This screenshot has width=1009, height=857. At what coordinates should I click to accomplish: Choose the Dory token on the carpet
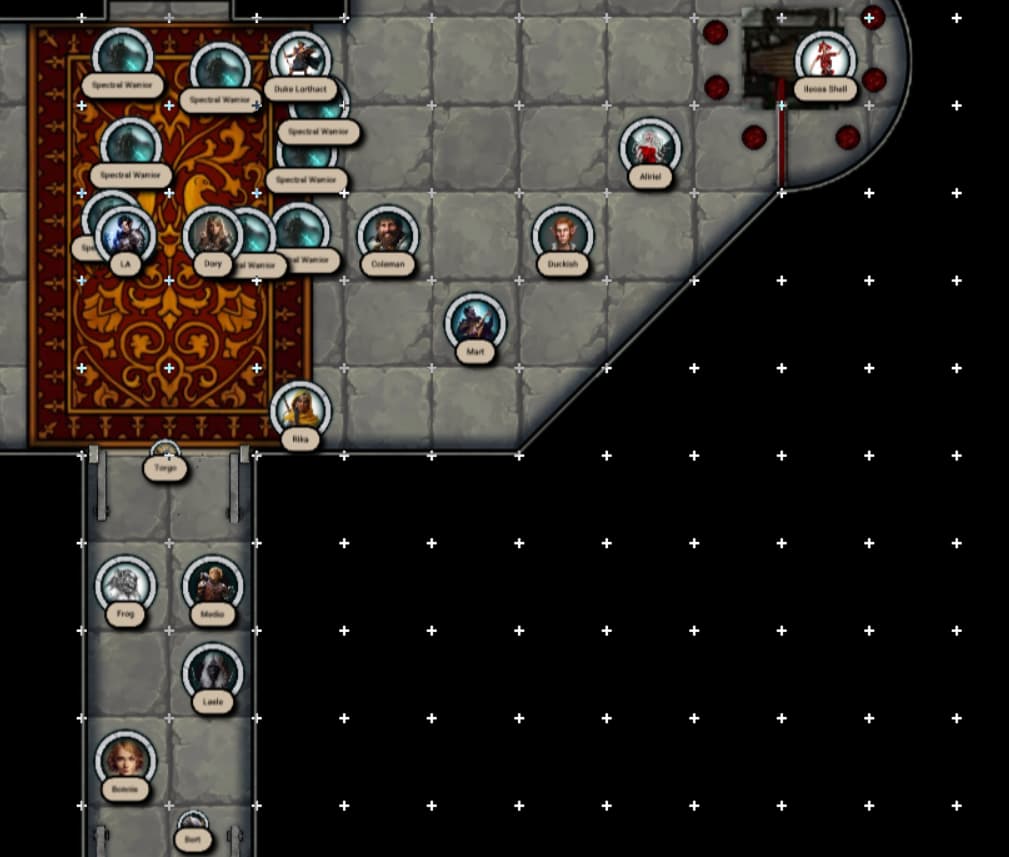tap(213, 236)
